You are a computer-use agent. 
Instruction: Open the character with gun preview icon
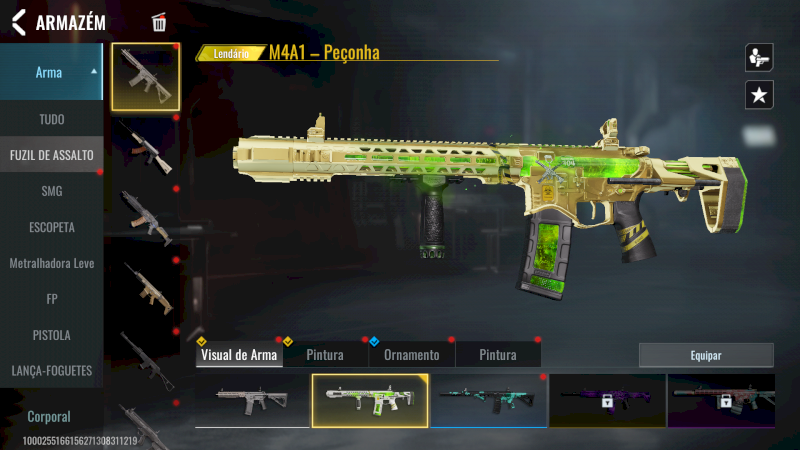click(x=759, y=57)
